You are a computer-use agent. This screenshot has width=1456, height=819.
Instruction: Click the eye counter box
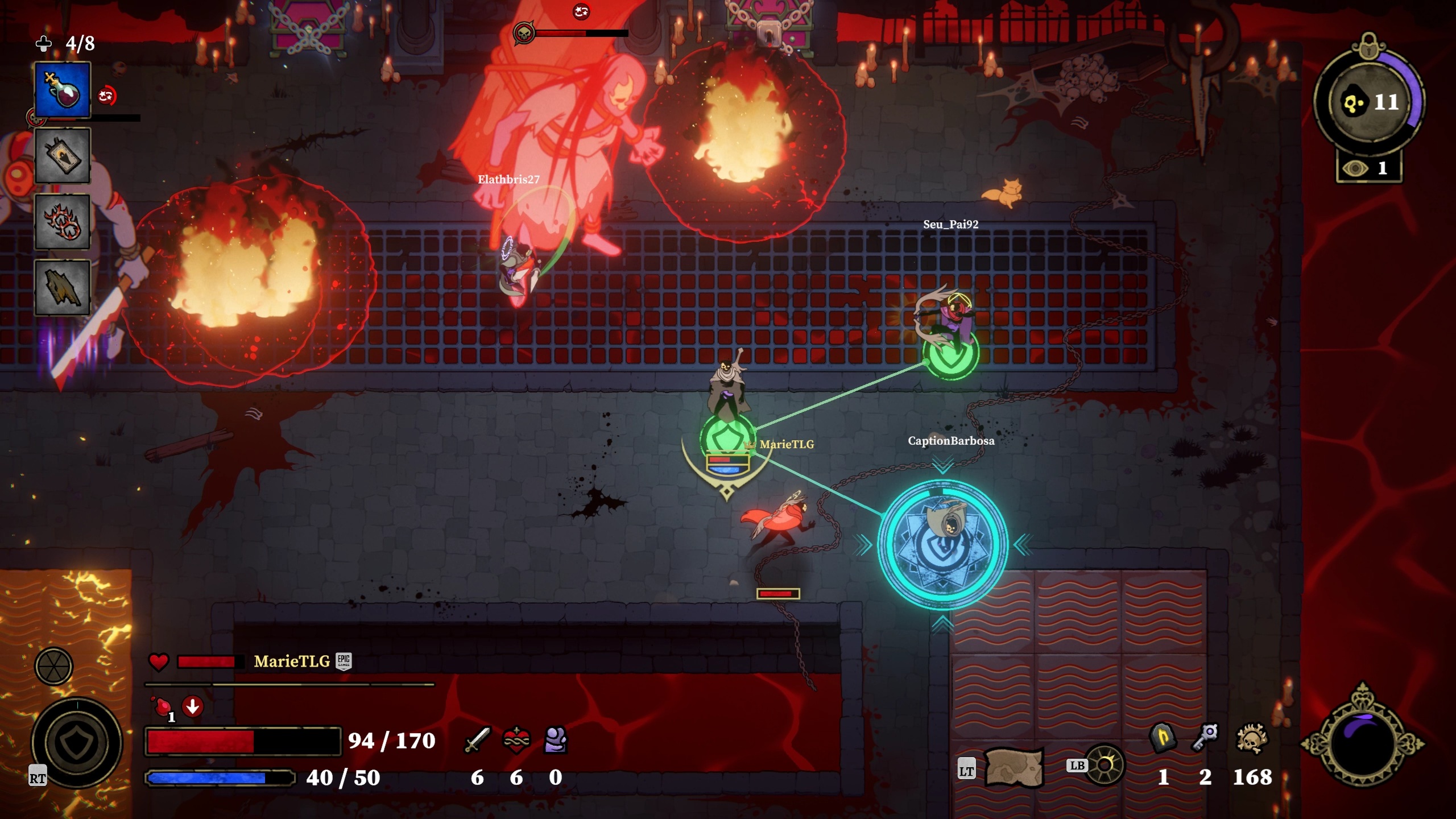pos(1369,168)
